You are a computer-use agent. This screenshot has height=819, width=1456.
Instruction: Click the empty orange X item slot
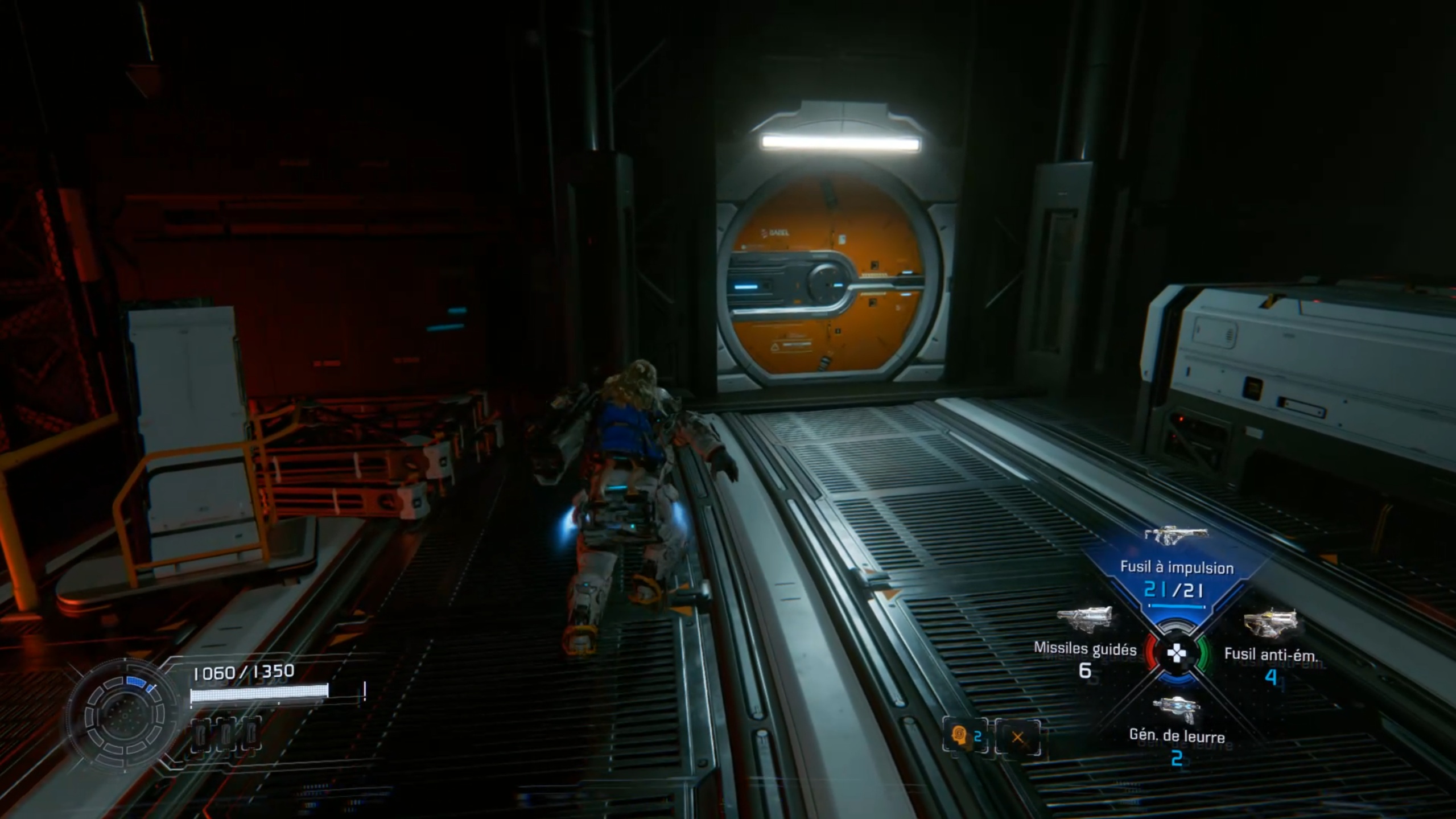coord(1017,738)
